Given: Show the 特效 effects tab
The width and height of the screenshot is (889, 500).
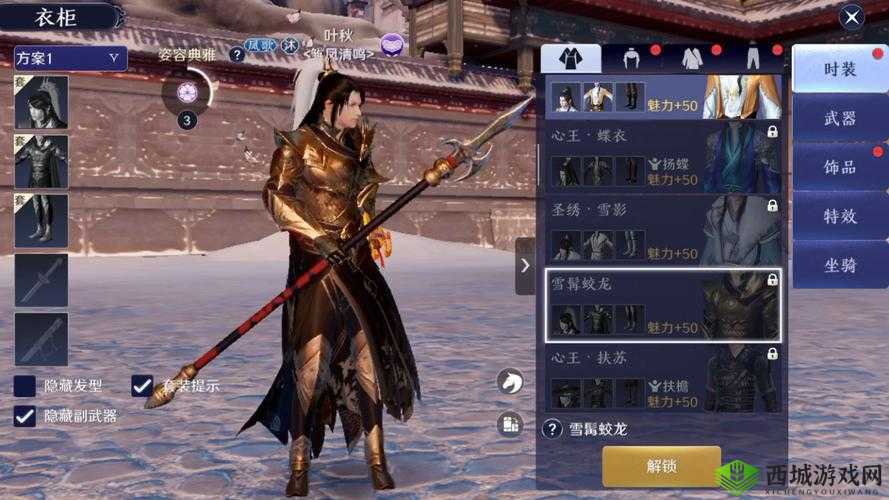Looking at the screenshot, I should coord(839,216).
